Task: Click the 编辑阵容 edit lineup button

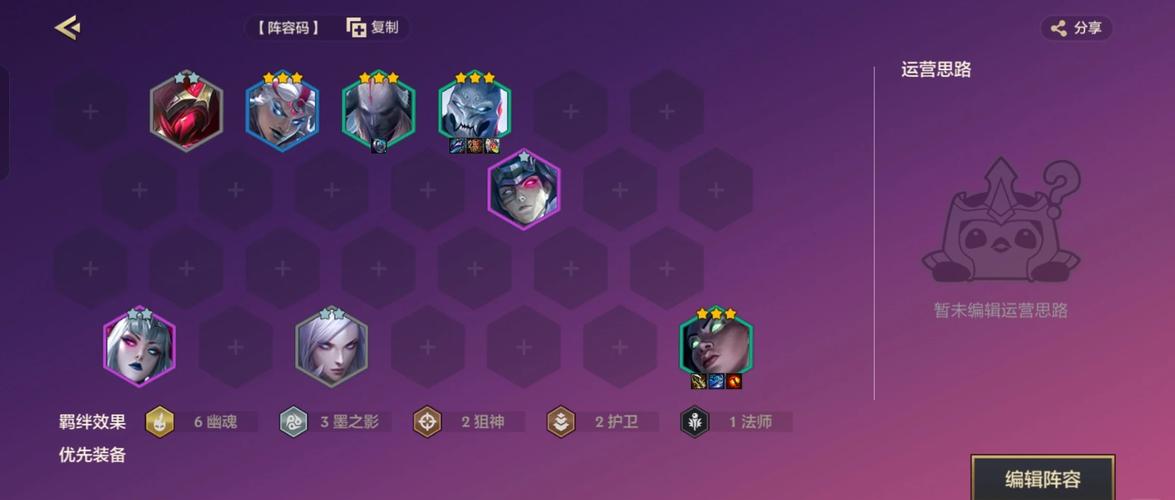Action: pyautogui.click(x=1042, y=479)
